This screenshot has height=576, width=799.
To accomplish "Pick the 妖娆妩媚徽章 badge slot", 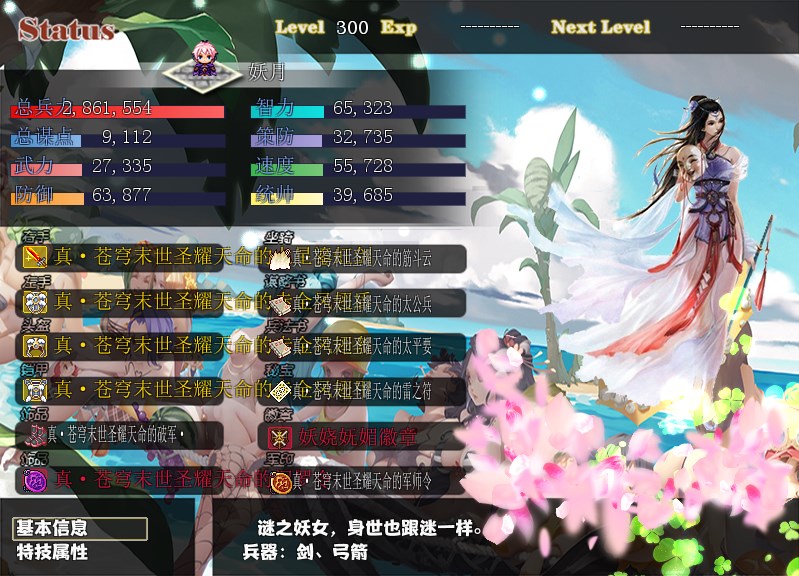I will tap(366, 436).
